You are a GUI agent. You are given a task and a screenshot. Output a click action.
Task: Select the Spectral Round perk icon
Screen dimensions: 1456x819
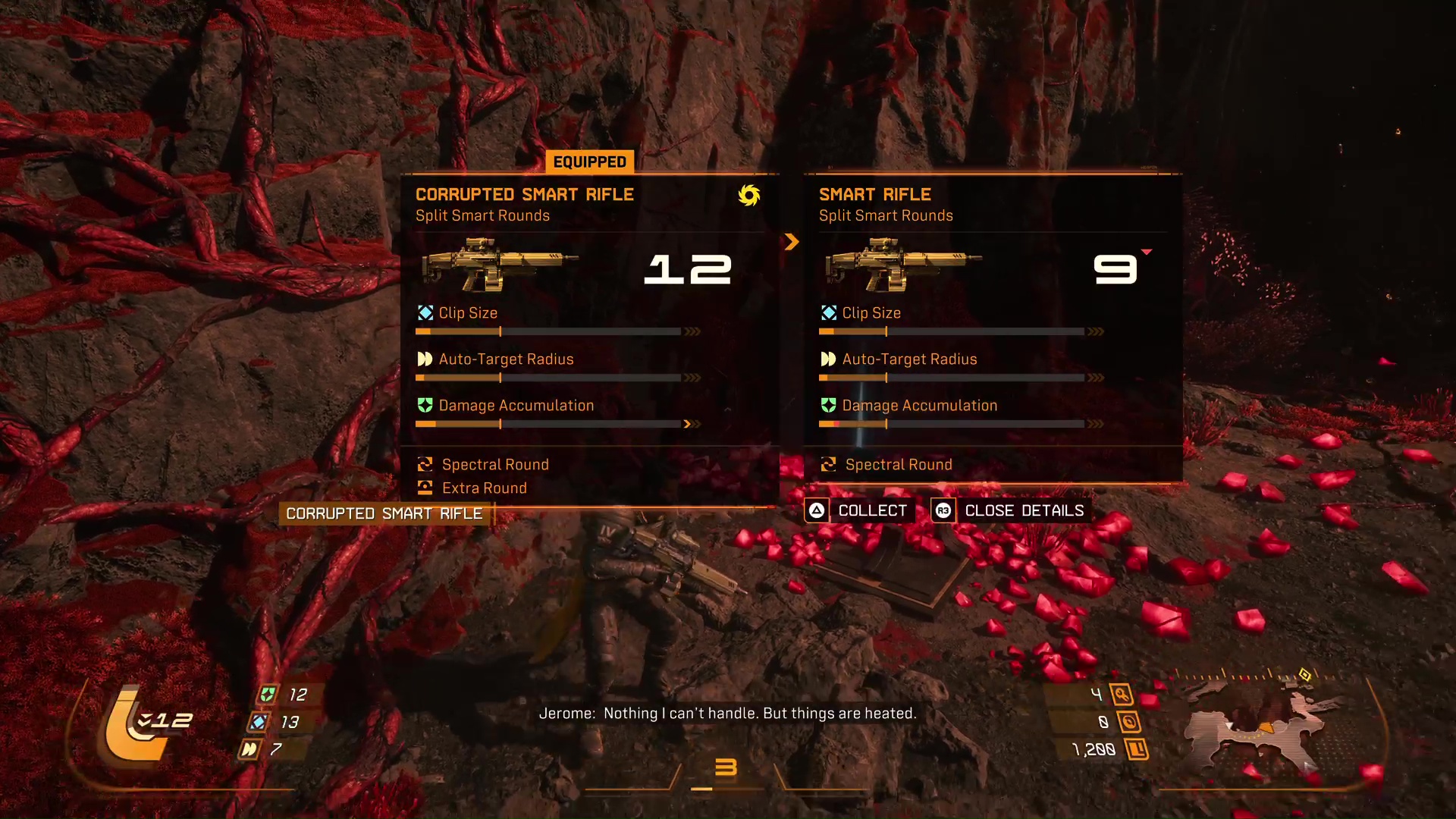coord(424,464)
